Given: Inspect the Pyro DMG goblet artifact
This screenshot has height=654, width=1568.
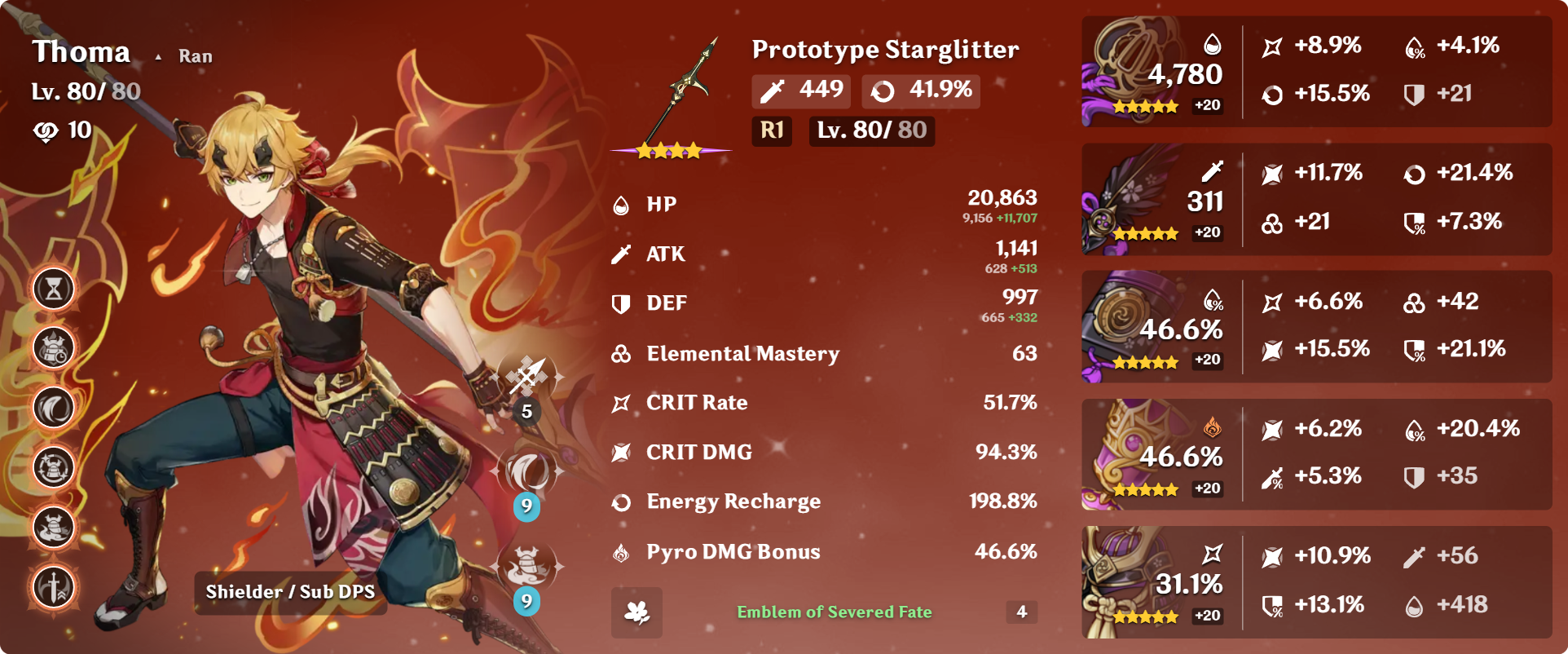Looking at the screenshot, I should pyautogui.click(x=1133, y=454).
